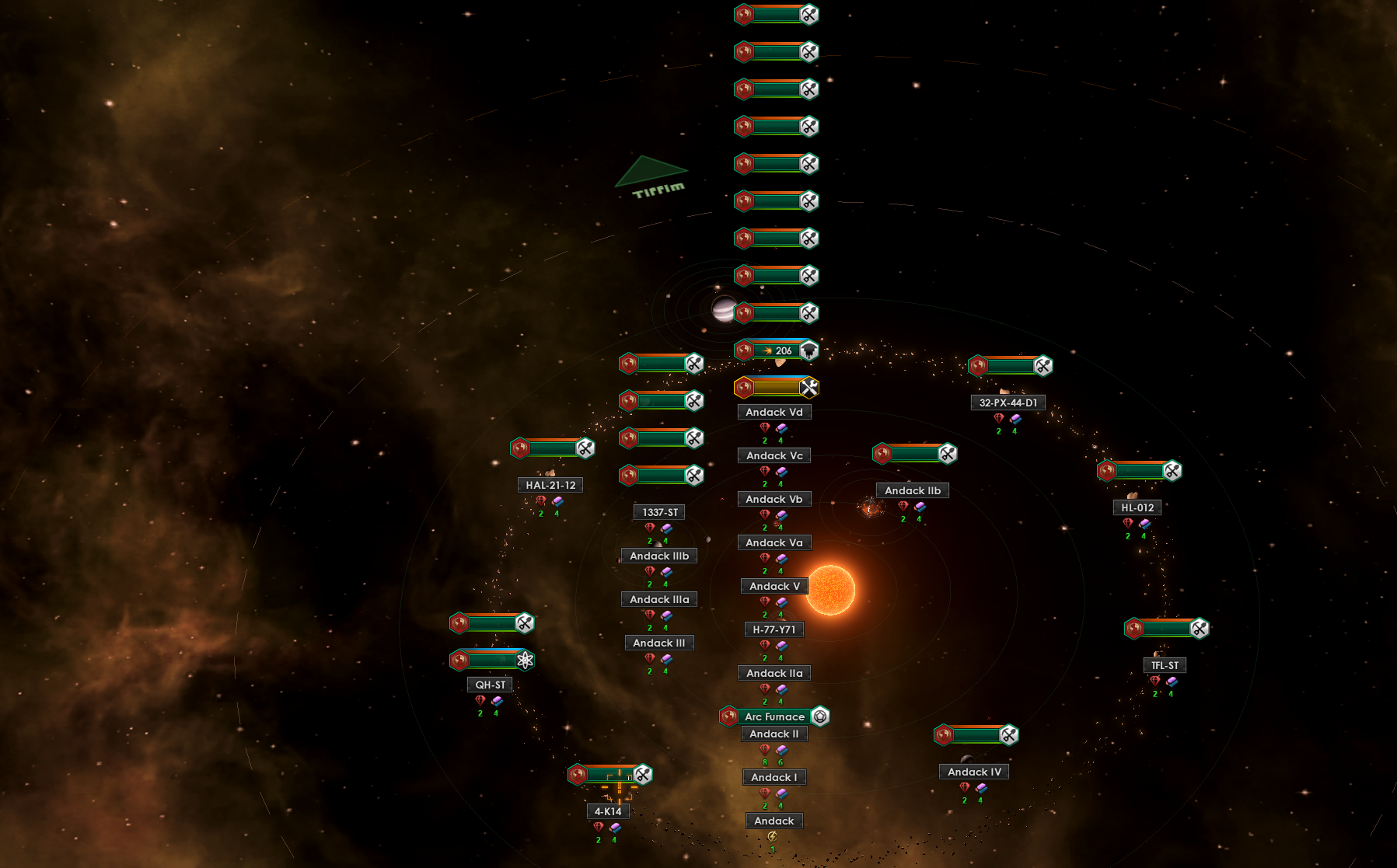
Task: Select the Andack V name plate
Action: [774, 586]
